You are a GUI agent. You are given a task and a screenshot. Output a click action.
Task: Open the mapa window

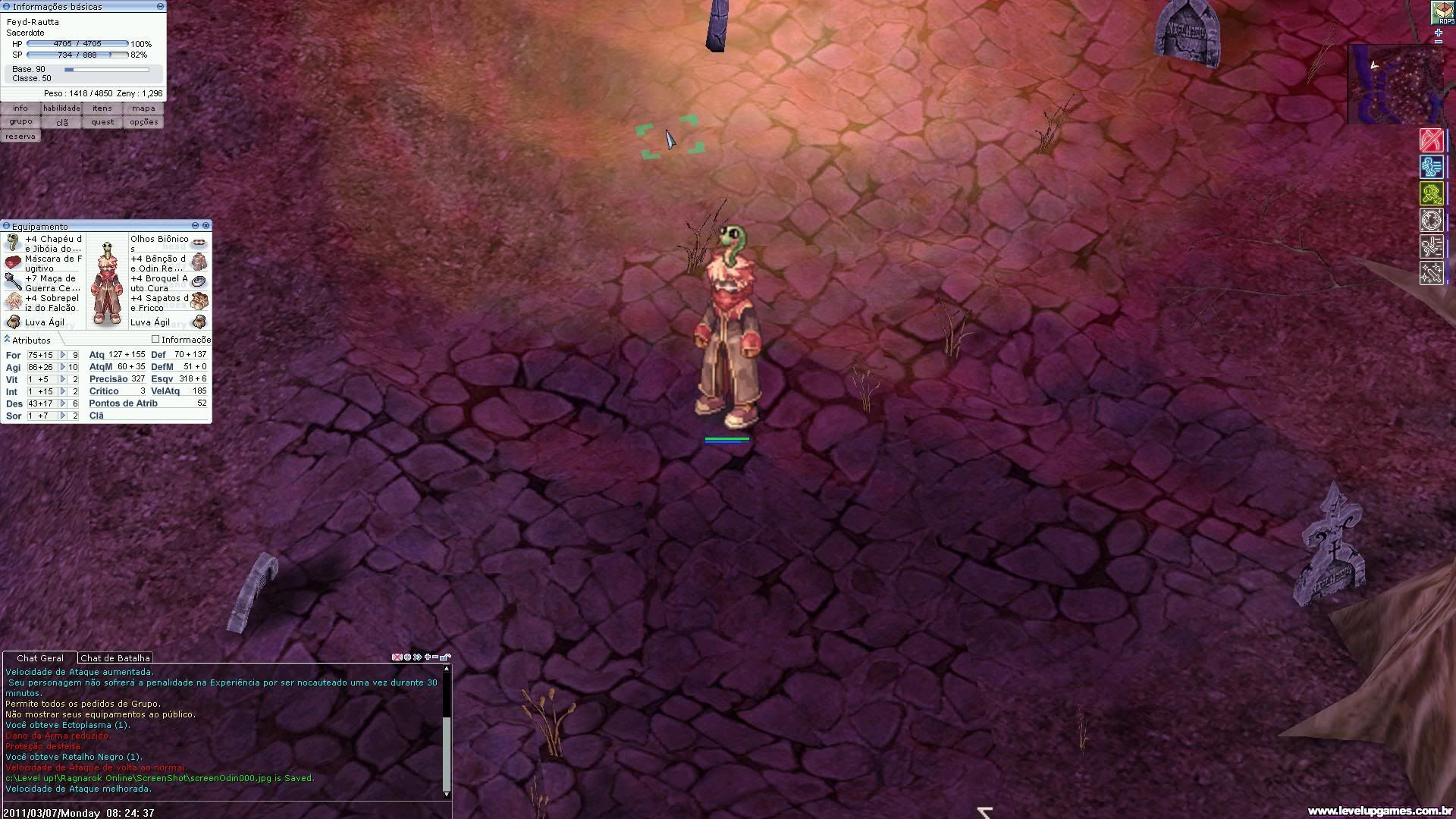pyautogui.click(x=143, y=108)
